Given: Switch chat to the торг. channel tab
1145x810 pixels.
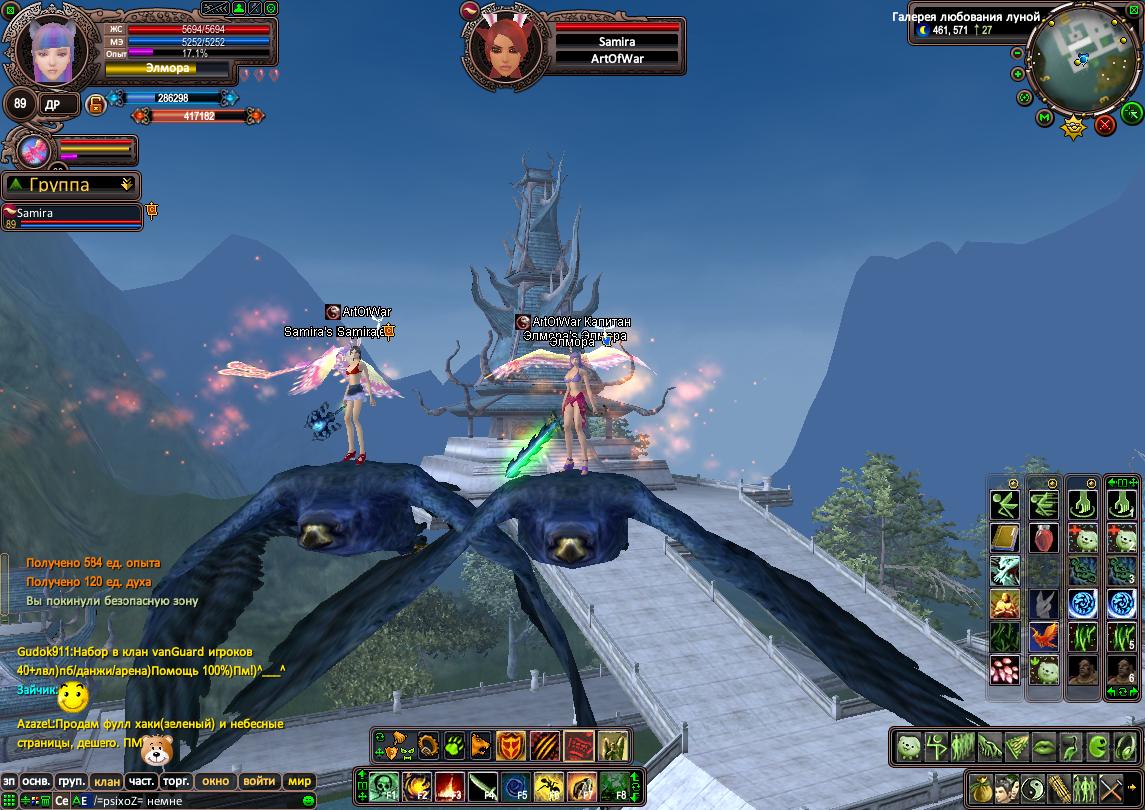Looking at the screenshot, I should [177, 781].
